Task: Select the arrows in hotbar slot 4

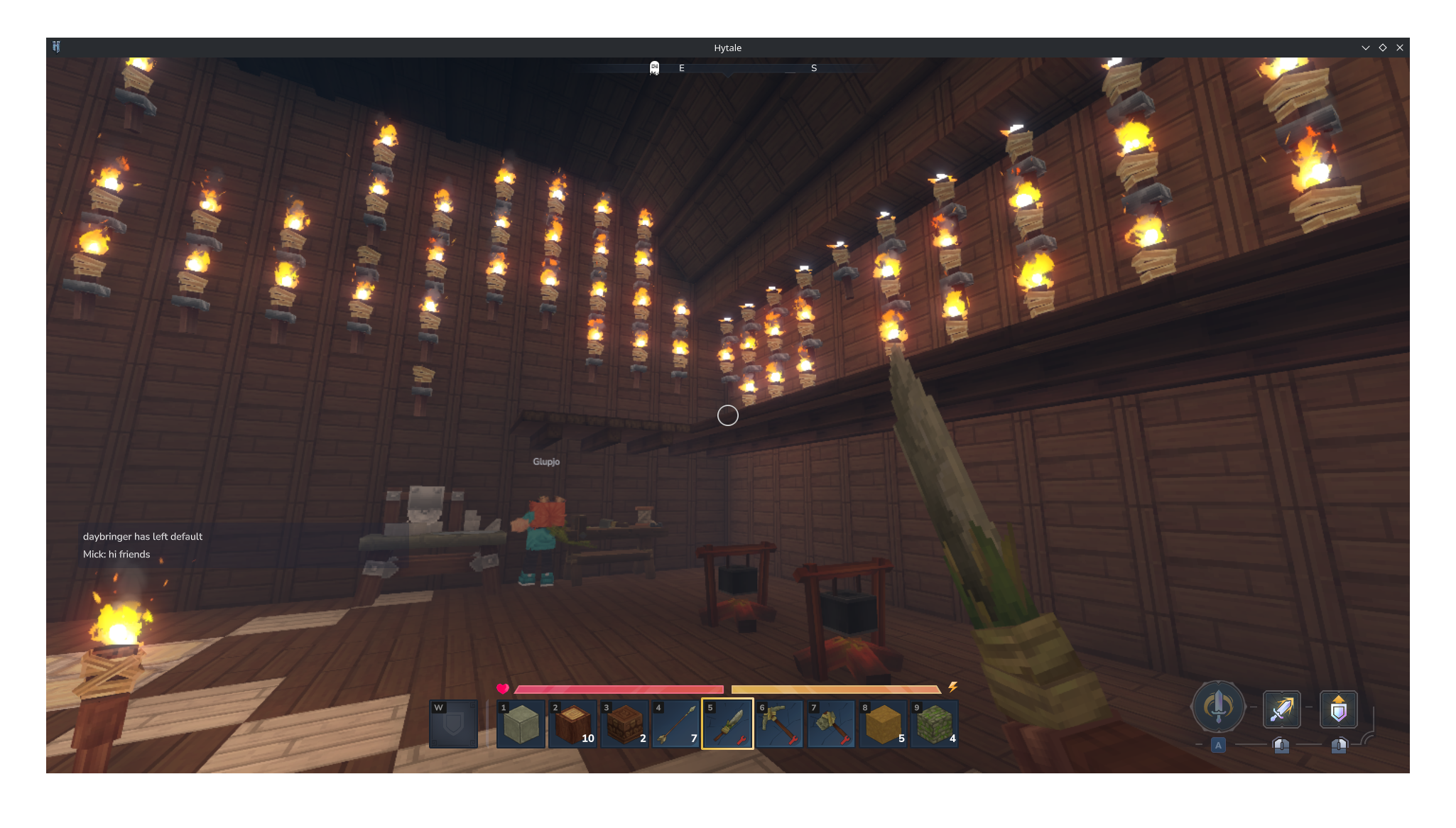Action: (675, 724)
